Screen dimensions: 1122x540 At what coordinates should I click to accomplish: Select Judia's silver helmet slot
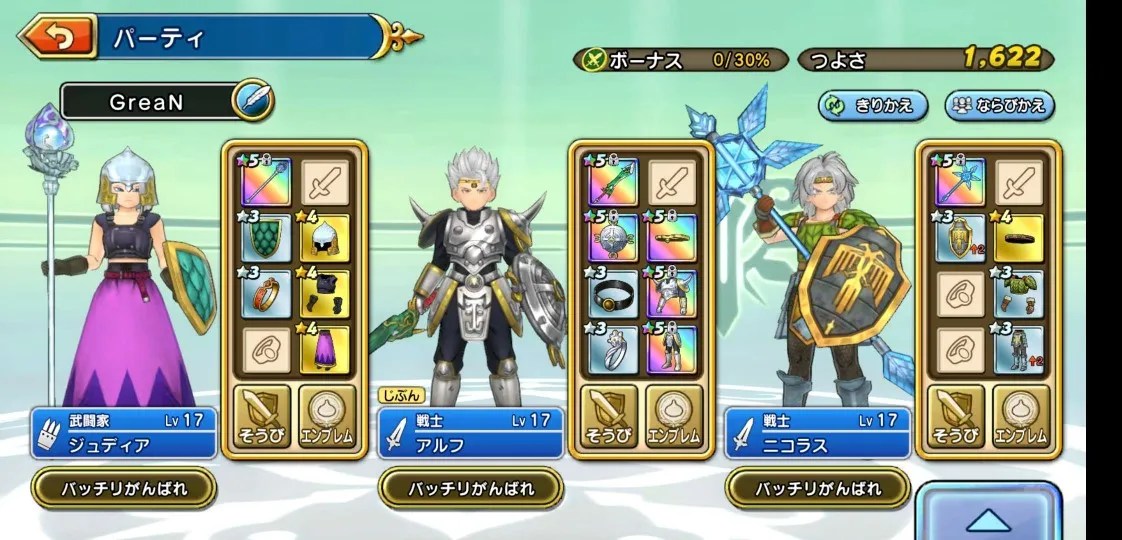point(325,237)
